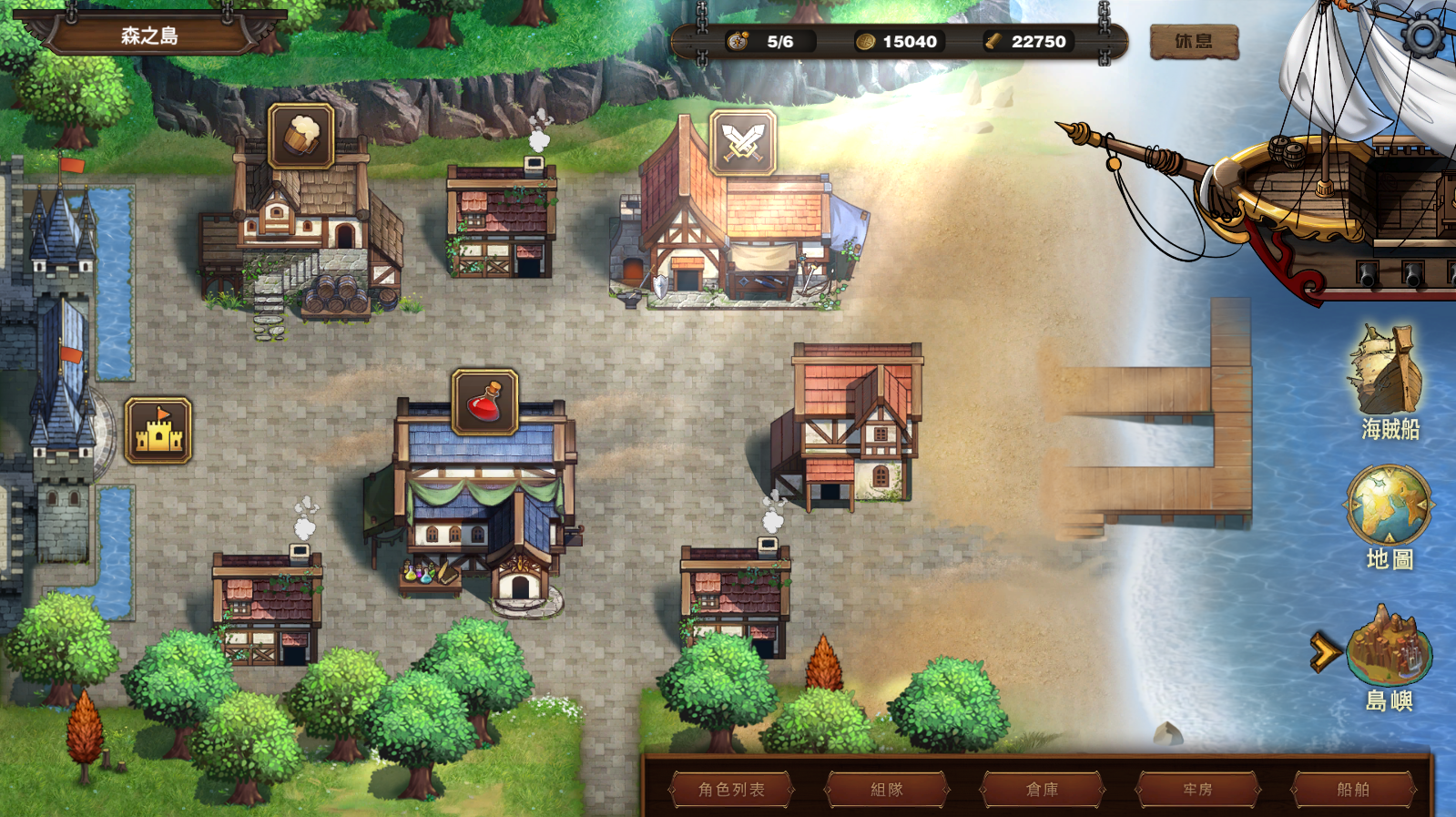Click the 休息 rest button
This screenshot has width=1456, height=817.
pos(1194,42)
